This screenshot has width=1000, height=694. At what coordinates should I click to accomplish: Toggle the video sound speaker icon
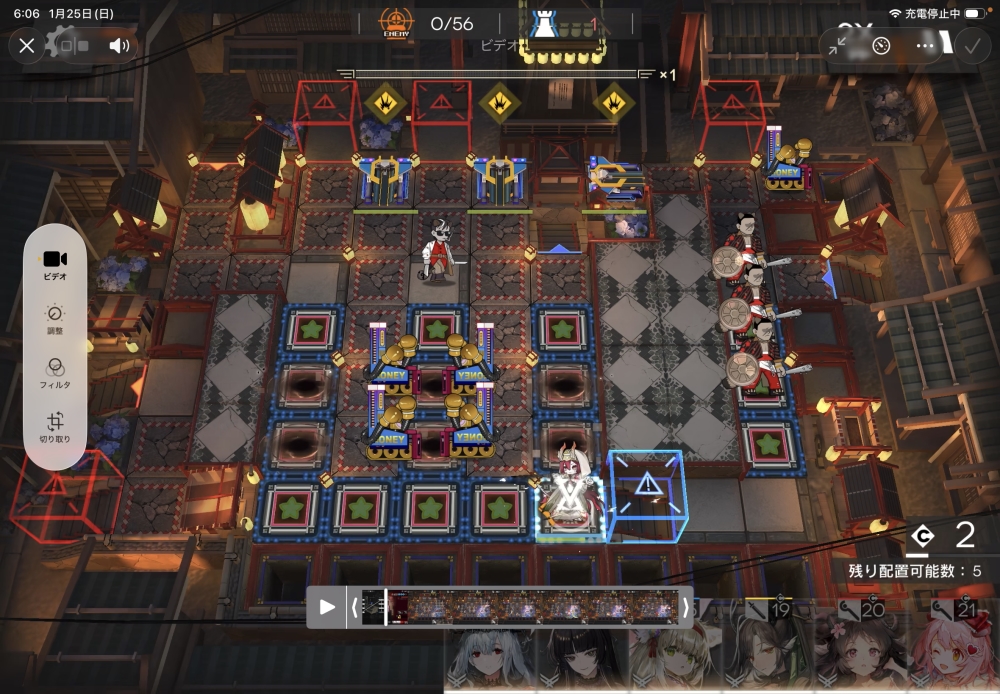120,45
